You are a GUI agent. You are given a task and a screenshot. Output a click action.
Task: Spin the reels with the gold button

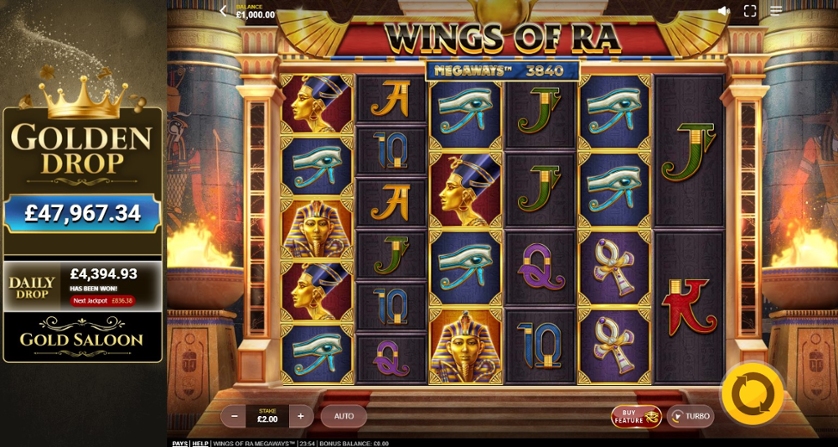(x=752, y=394)
